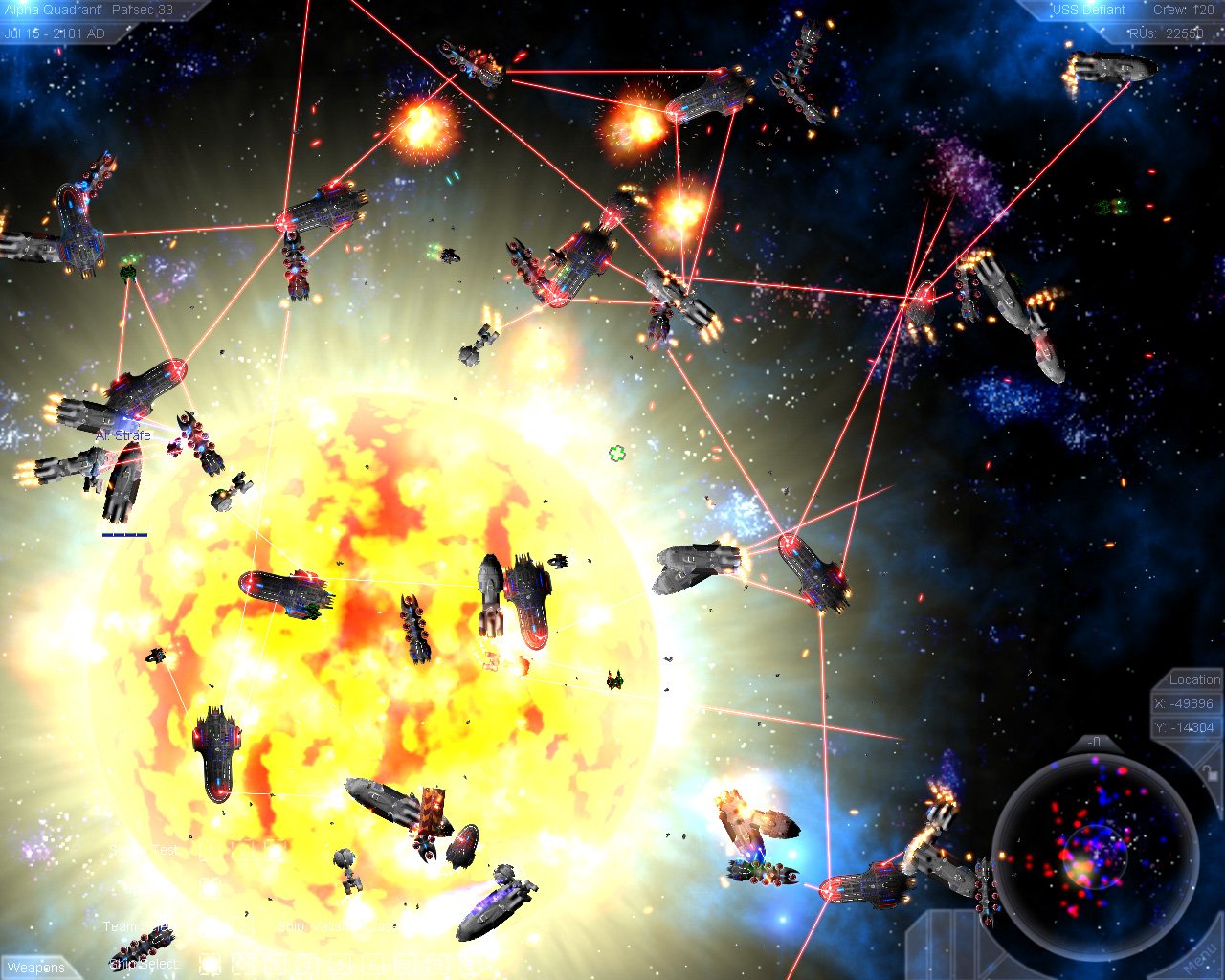Adjust the -0 zoom control above the minimap
The width and height of the screenshot is (1225, 980).
(x=1096, y=740)
